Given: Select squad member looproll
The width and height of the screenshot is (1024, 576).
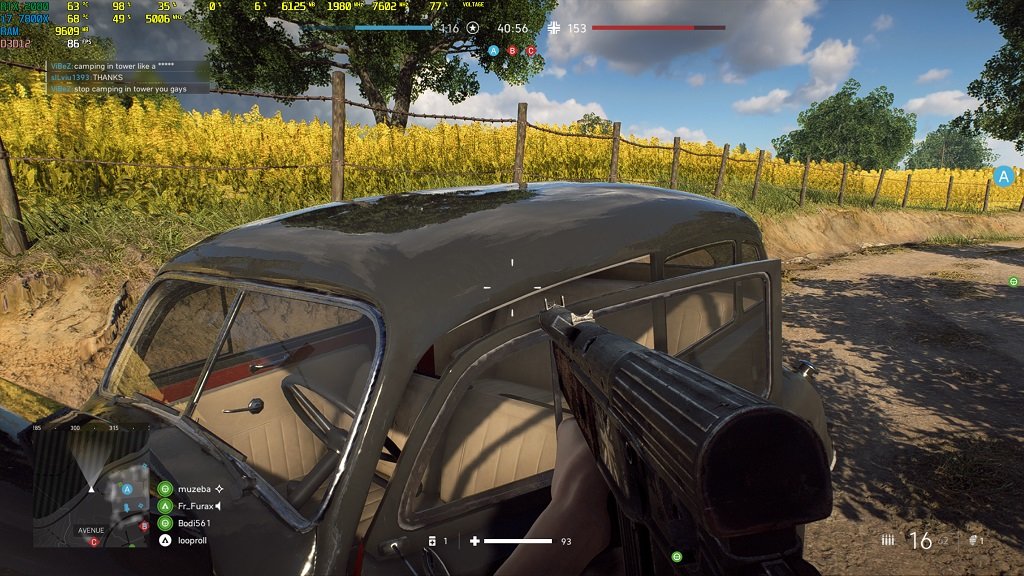Looking at the screenshot, I should tap(165, 540).
